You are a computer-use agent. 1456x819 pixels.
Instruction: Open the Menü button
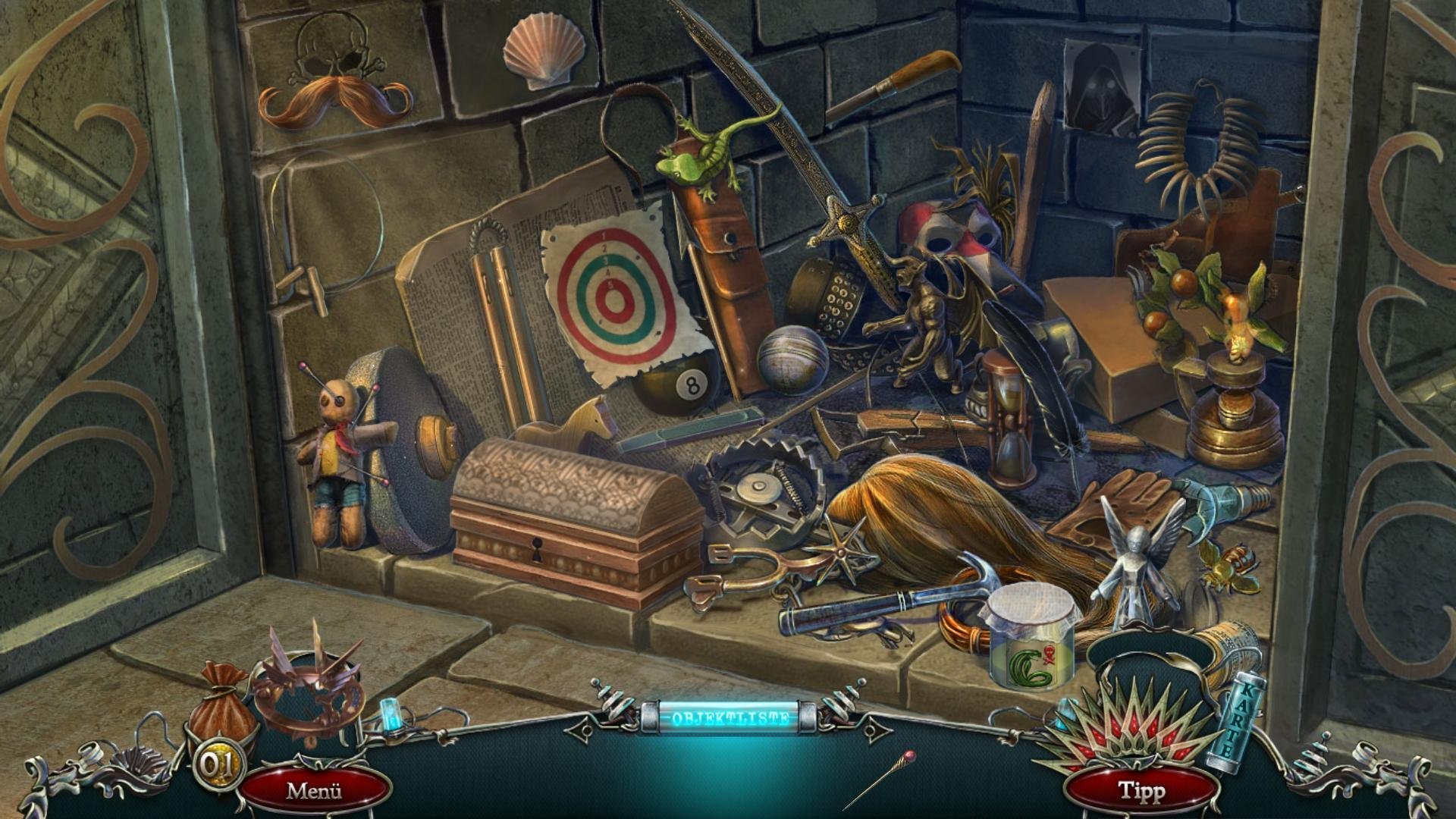(314, 791)
